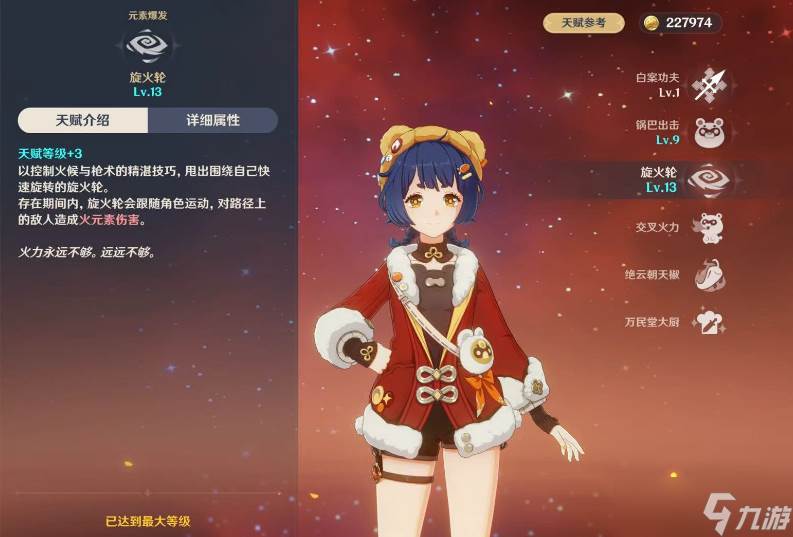Switch to the 天赋介绍 tab

click(83, 121)
